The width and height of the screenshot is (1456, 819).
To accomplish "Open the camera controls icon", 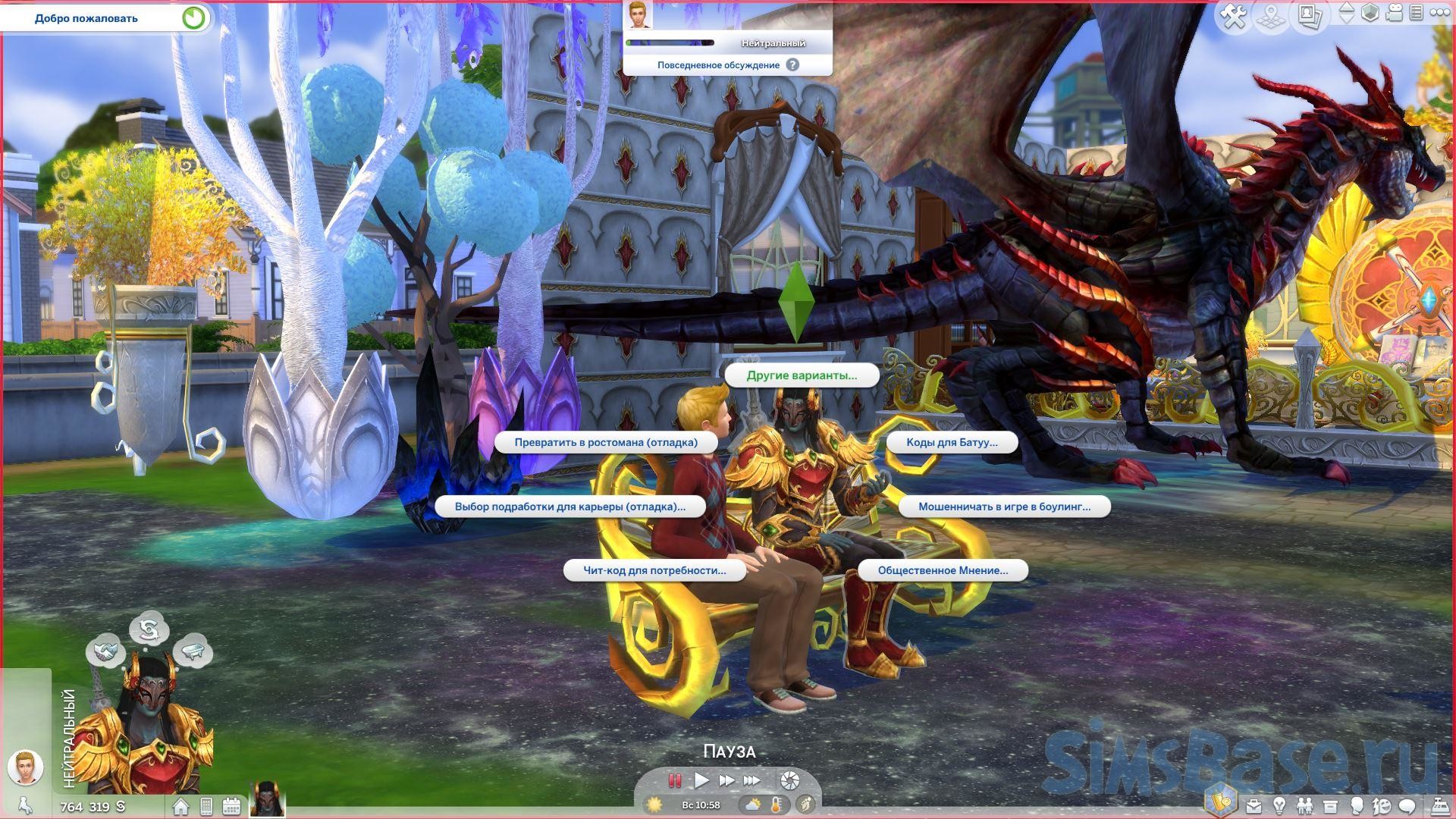I will pos(1394,13).
